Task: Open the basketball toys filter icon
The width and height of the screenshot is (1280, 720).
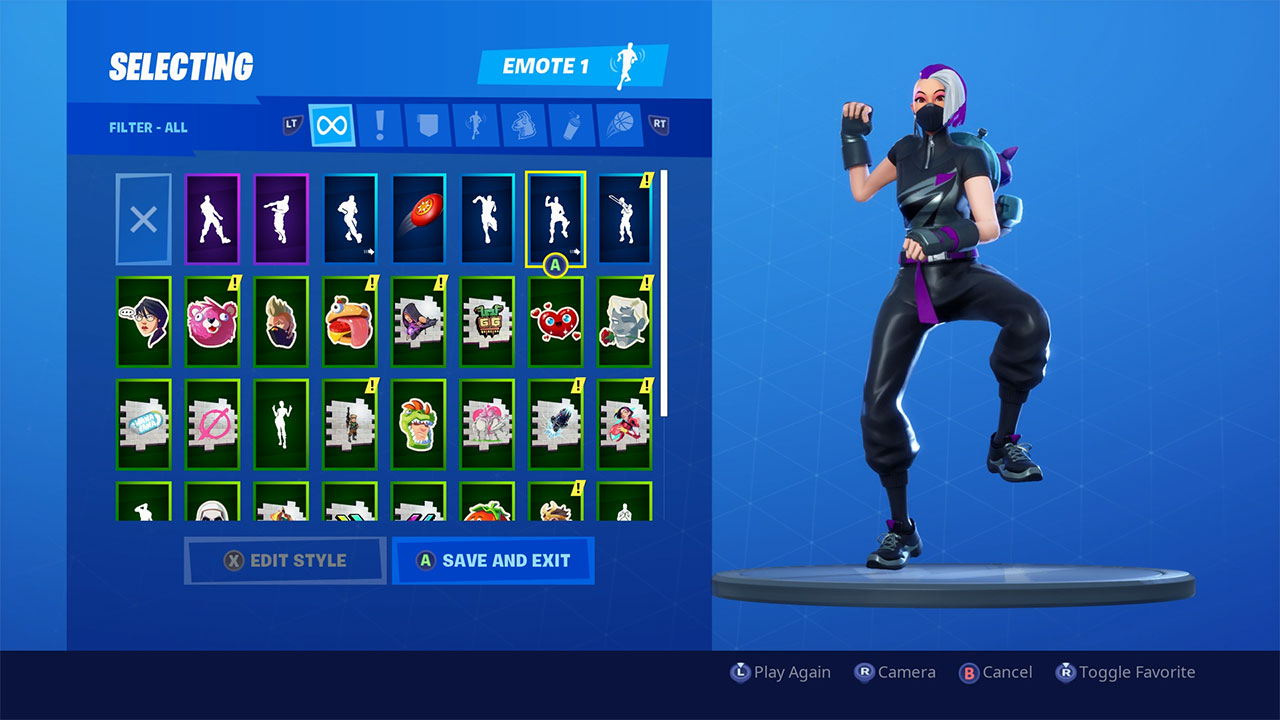Action: [x=619, y=126]
